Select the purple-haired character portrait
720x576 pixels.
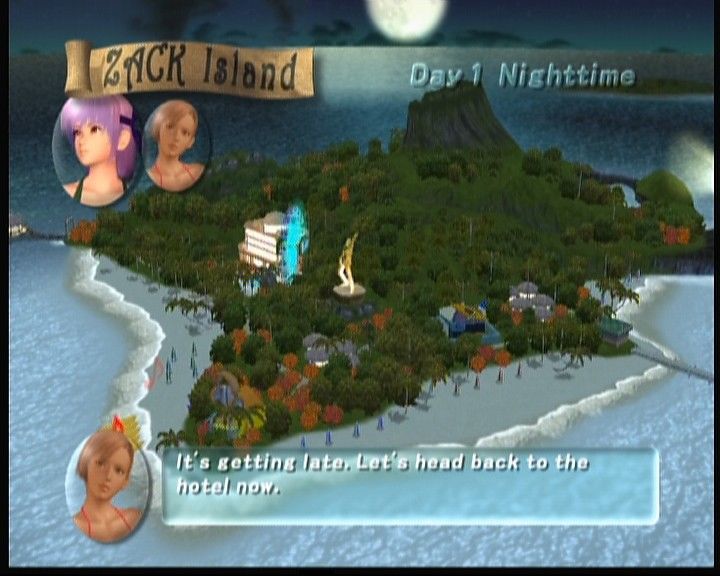97,148
